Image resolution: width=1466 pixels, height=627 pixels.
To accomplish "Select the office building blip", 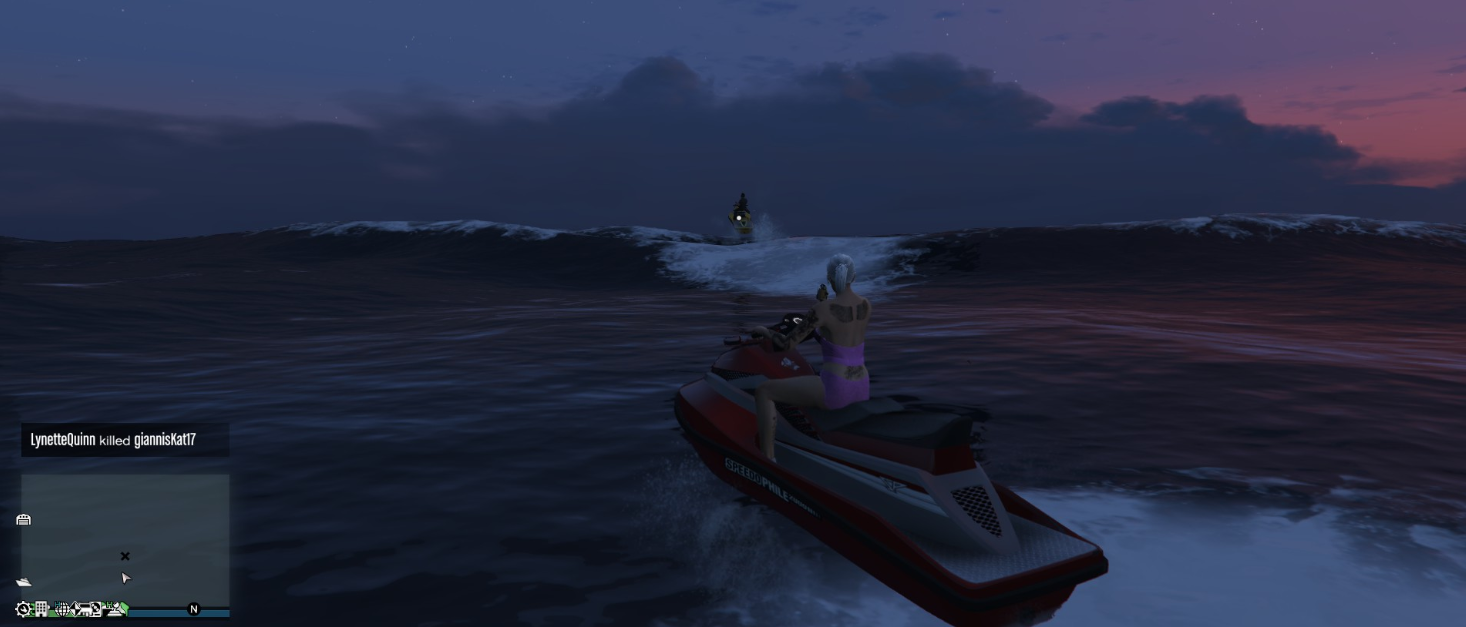I will click(x=42, y=609).
